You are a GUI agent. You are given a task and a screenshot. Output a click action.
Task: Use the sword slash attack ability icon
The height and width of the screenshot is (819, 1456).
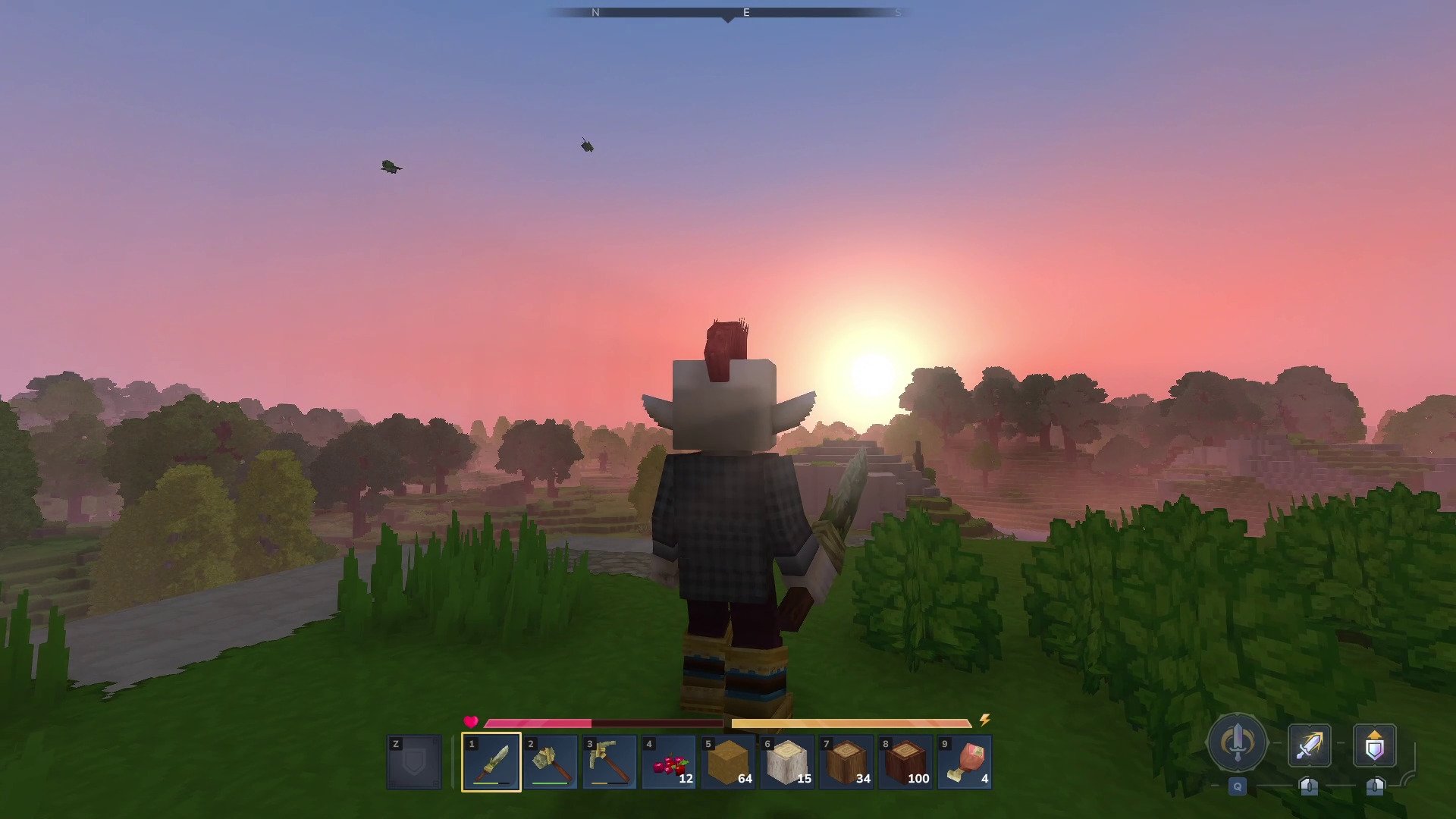point(1310,745)
